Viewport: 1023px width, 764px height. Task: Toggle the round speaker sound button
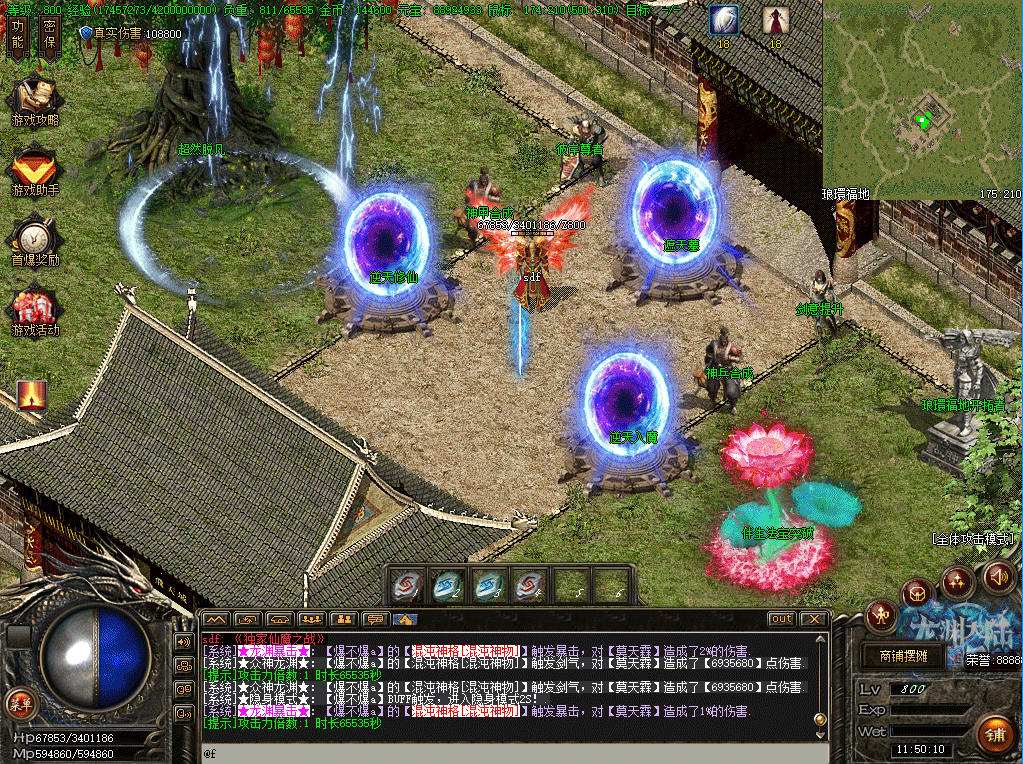click(997, 576)
